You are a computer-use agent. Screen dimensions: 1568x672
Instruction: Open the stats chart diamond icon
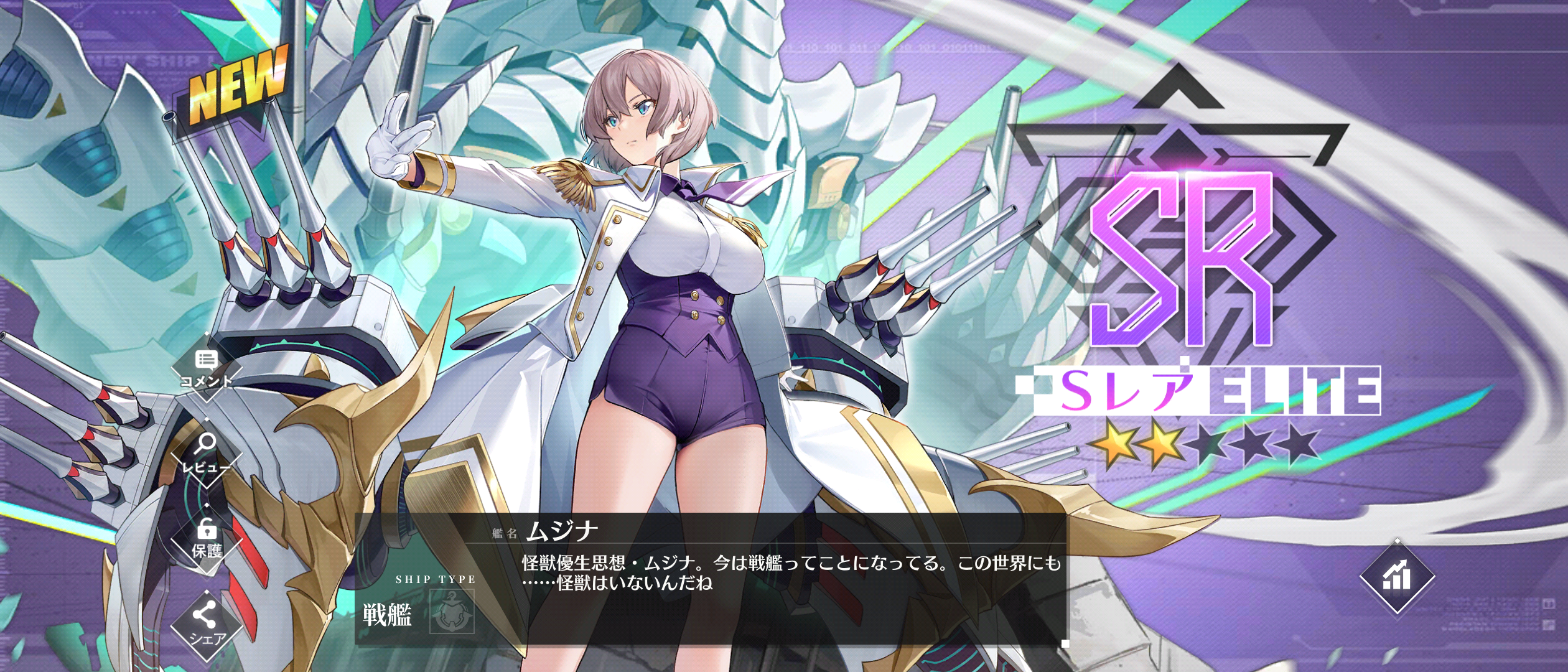pos(1397,576)
